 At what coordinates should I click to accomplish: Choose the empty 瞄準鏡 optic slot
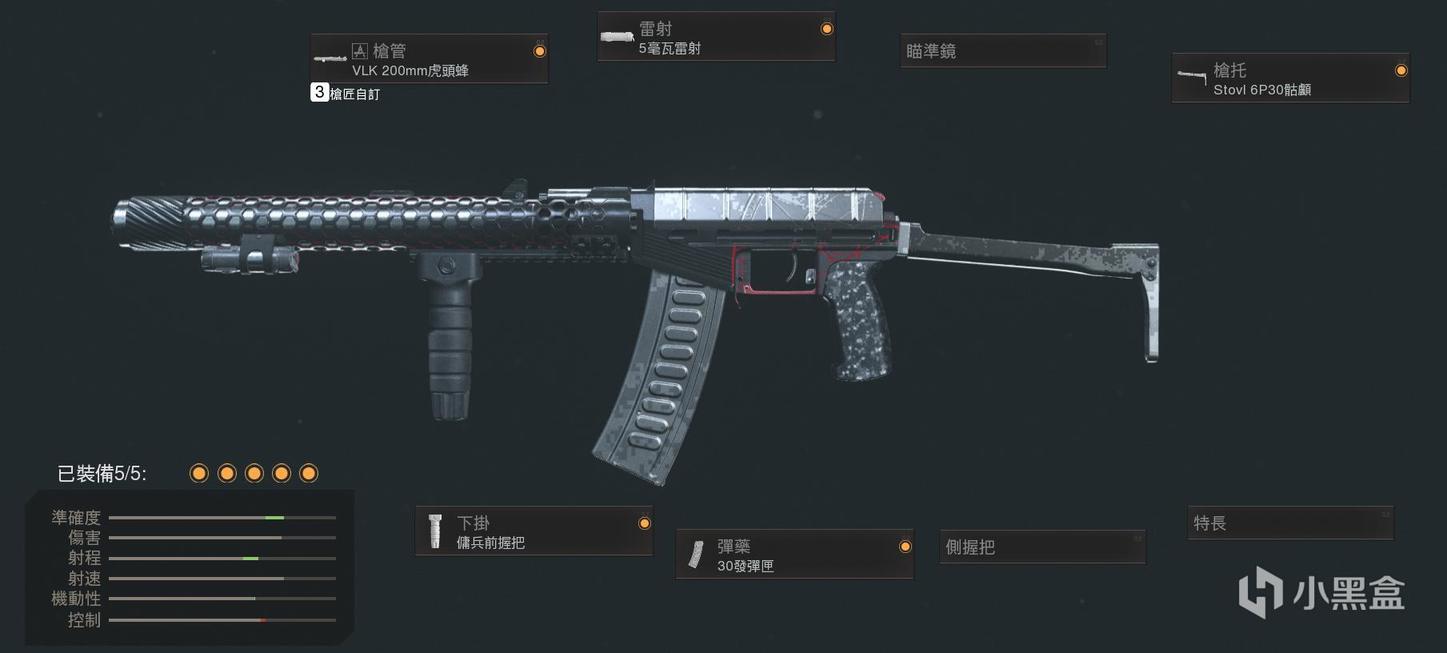click(x=1003, y=51)
